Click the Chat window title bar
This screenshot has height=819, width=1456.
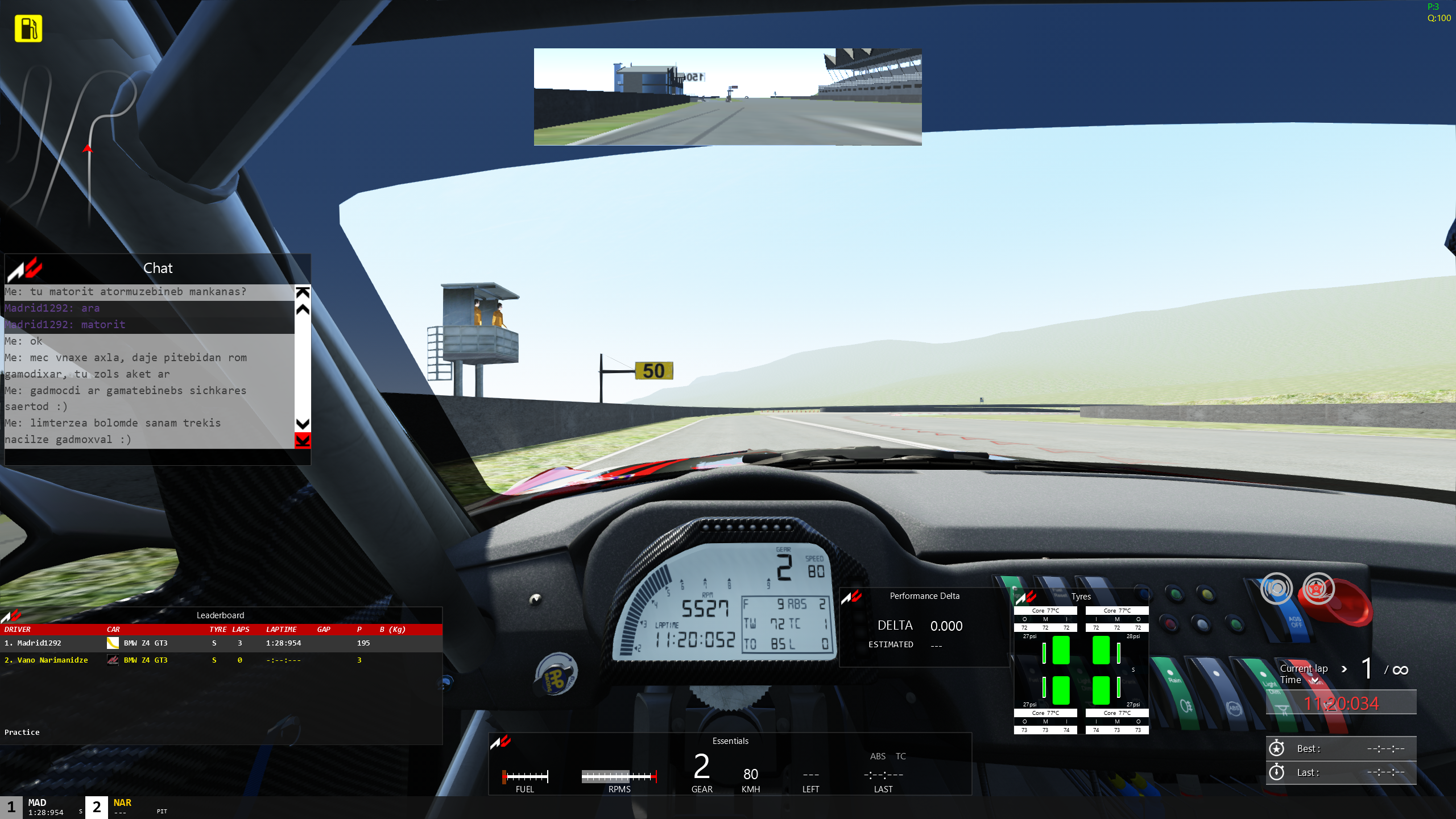(158, 268)
